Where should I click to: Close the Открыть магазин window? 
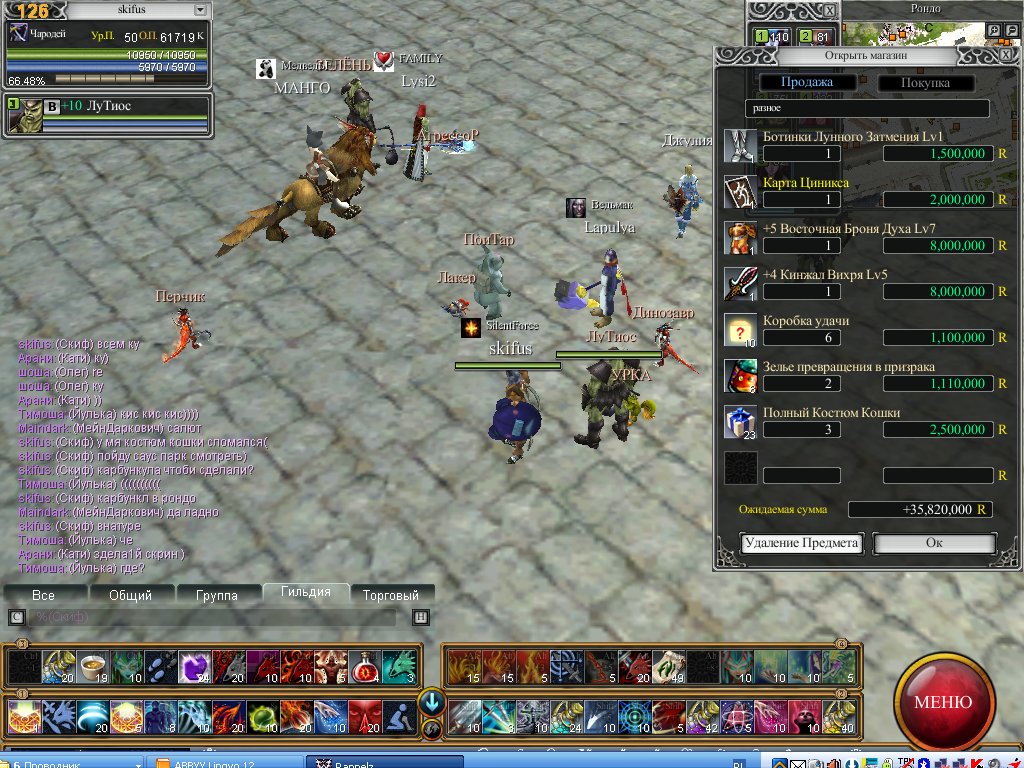pyautogui.click(x=1006, y=56)
